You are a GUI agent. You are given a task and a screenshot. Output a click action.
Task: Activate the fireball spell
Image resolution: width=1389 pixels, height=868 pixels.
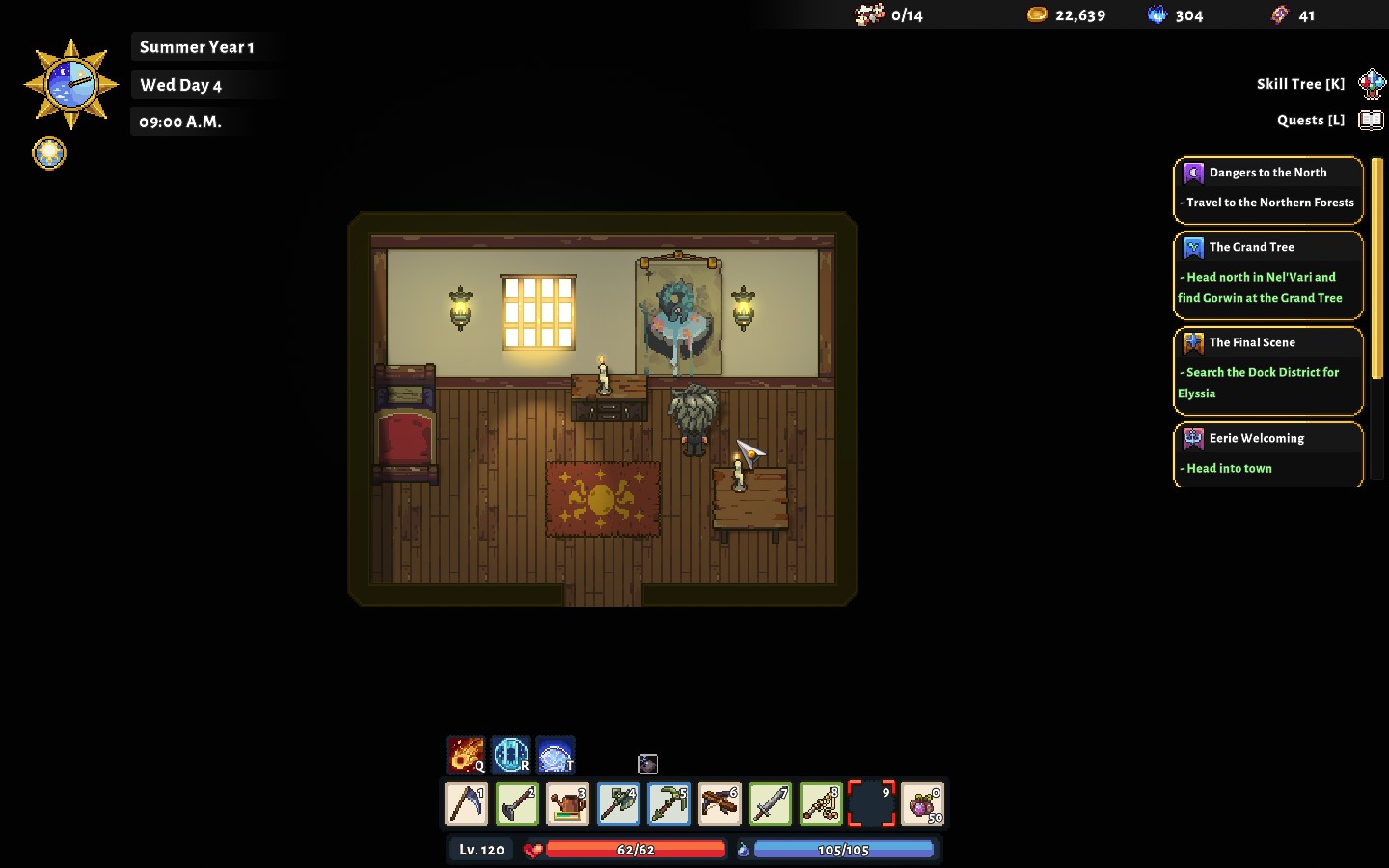466,754
